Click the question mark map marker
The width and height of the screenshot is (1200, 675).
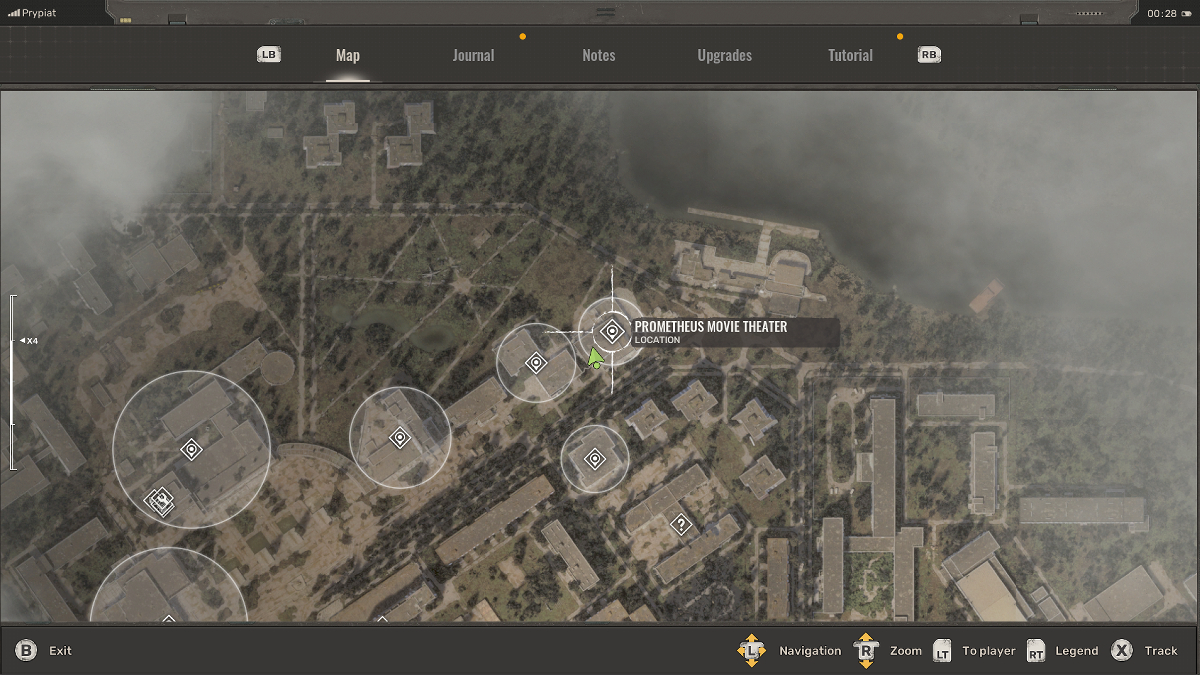point(681,523)
